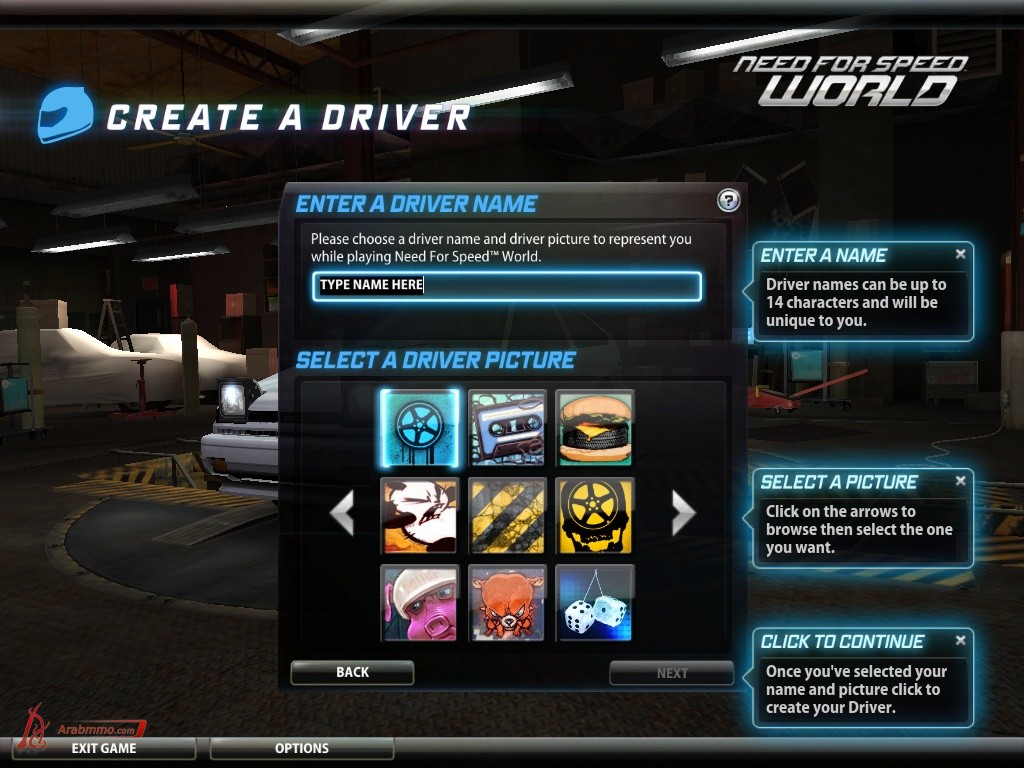Choose the yellow hazard stripes picture
Screen dimensions: 1024x768
tap(507, 515)
